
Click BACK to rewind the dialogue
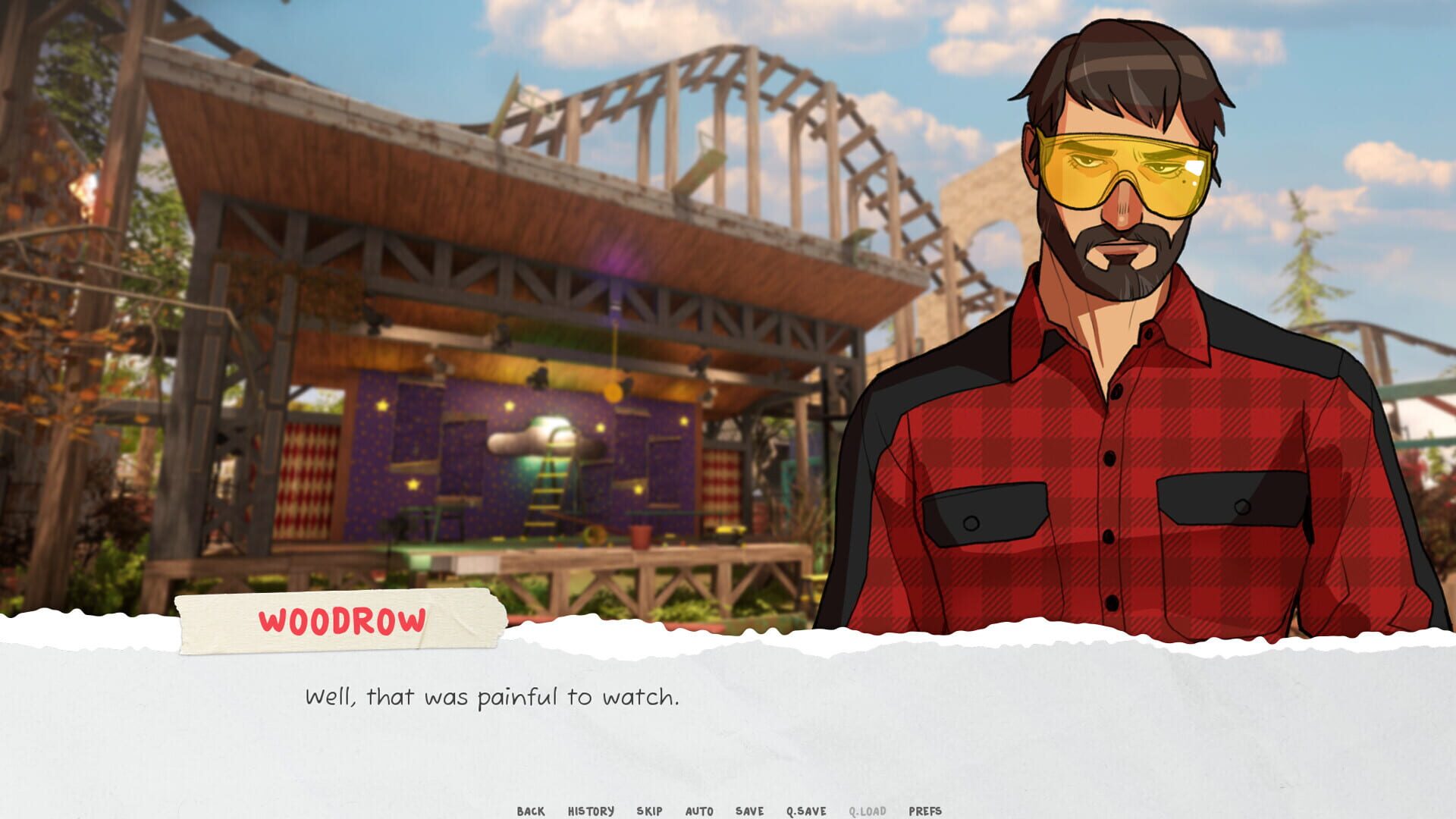click(532, 811)
